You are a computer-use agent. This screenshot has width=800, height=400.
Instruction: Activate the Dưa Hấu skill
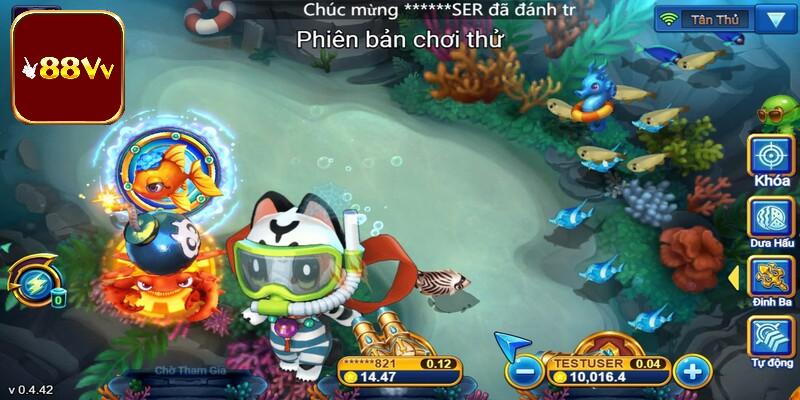[771, 218]
